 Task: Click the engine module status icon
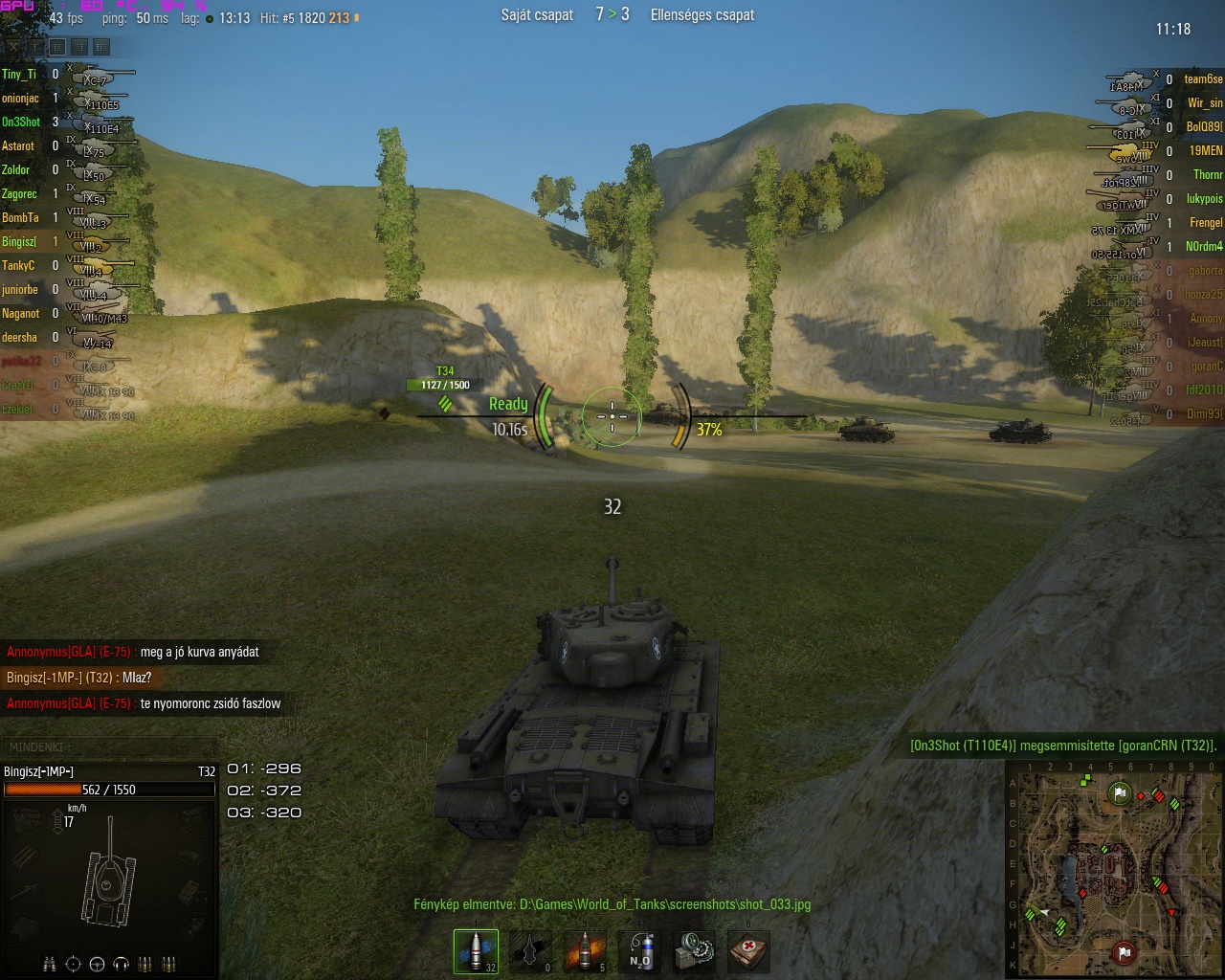point(25,821)
